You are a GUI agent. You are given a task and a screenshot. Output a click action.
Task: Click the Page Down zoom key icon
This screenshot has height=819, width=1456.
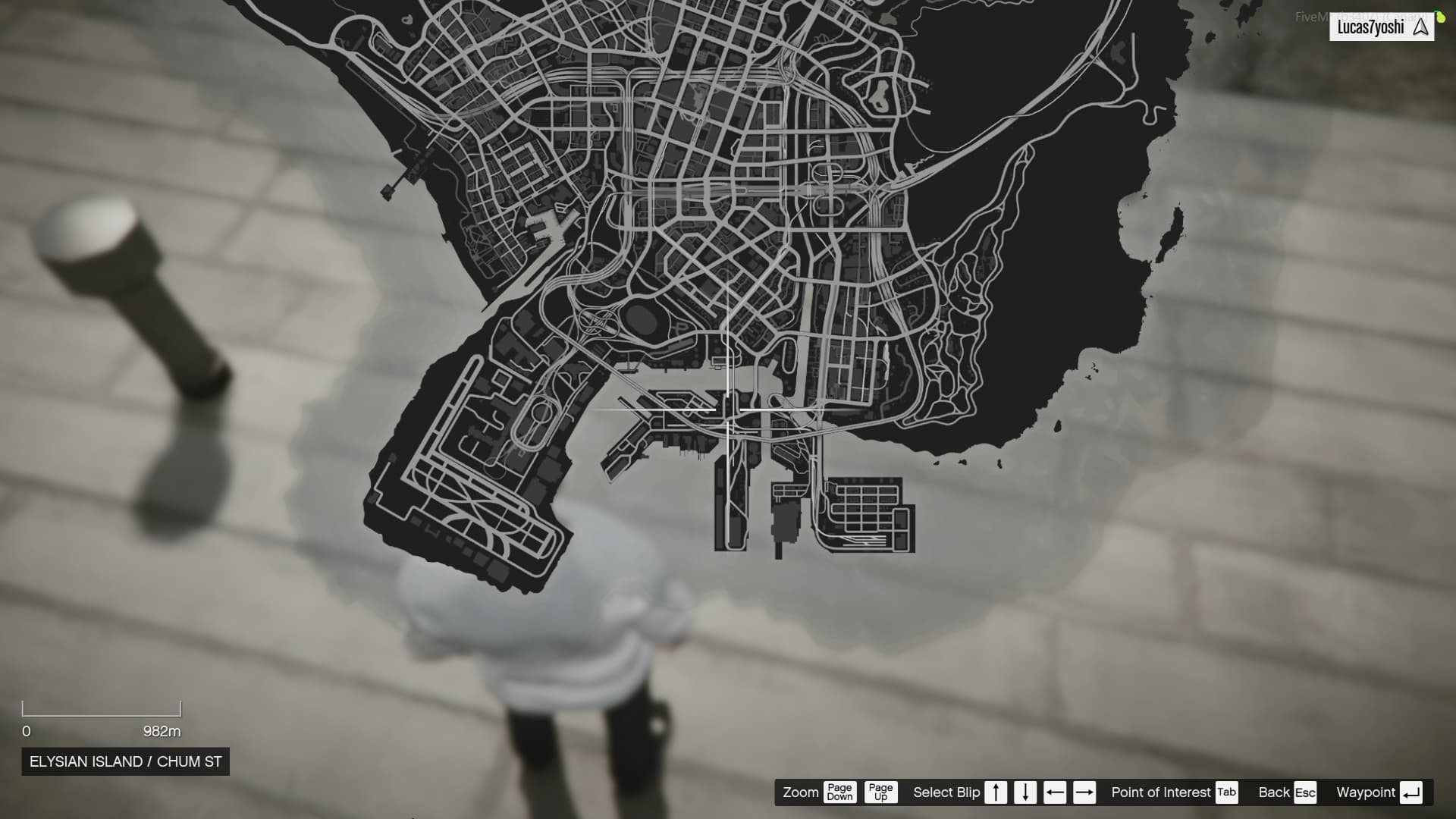tap(839, 792)
